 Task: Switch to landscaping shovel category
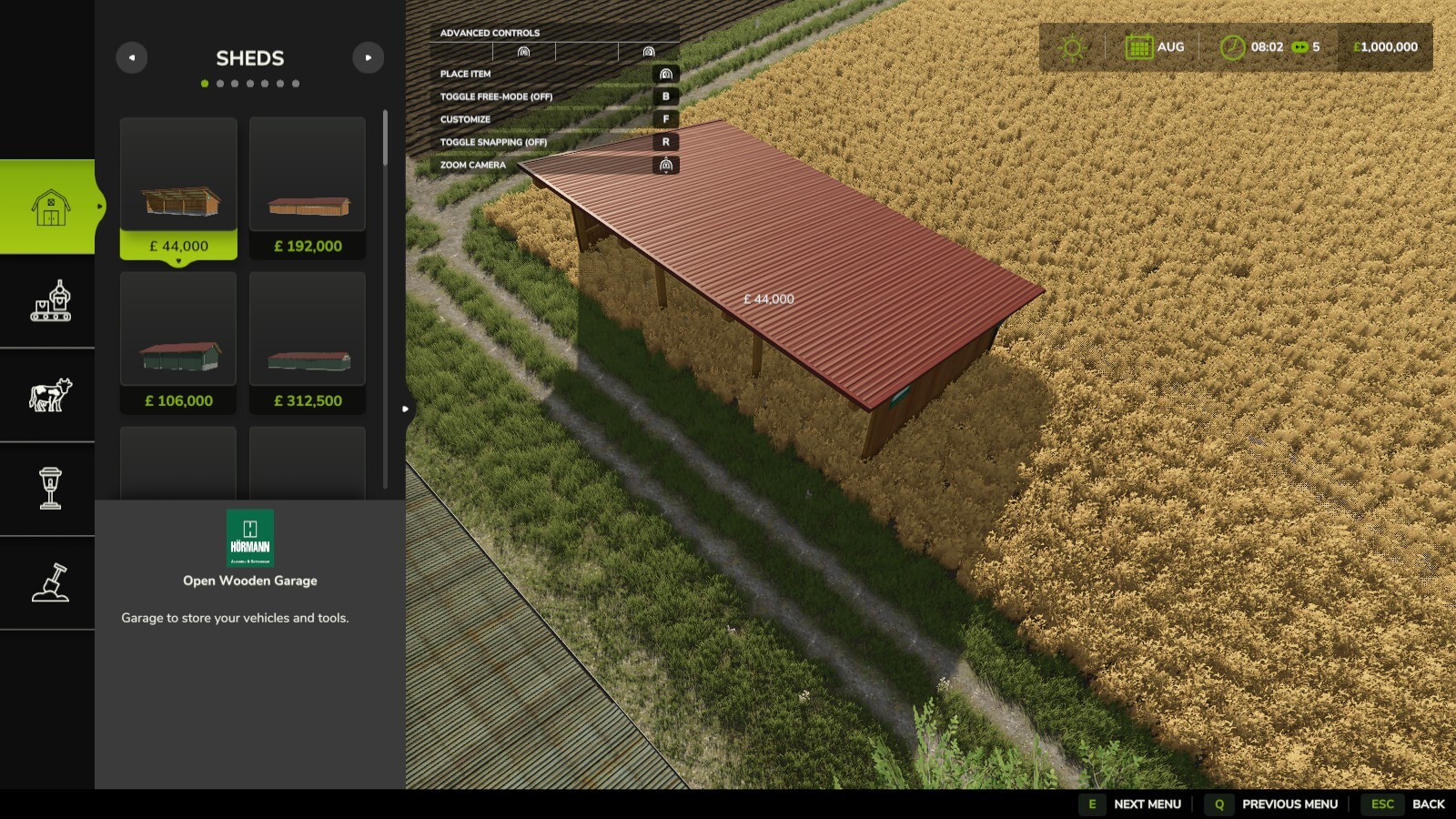(51, 582)
